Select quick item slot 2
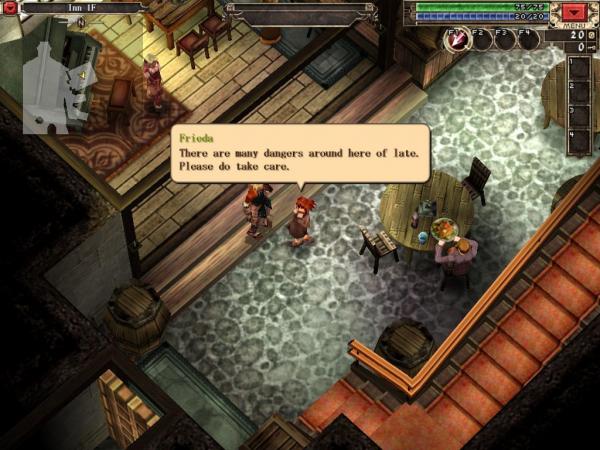The width and height of the screenshot is (600, 450). pos(581,93)
